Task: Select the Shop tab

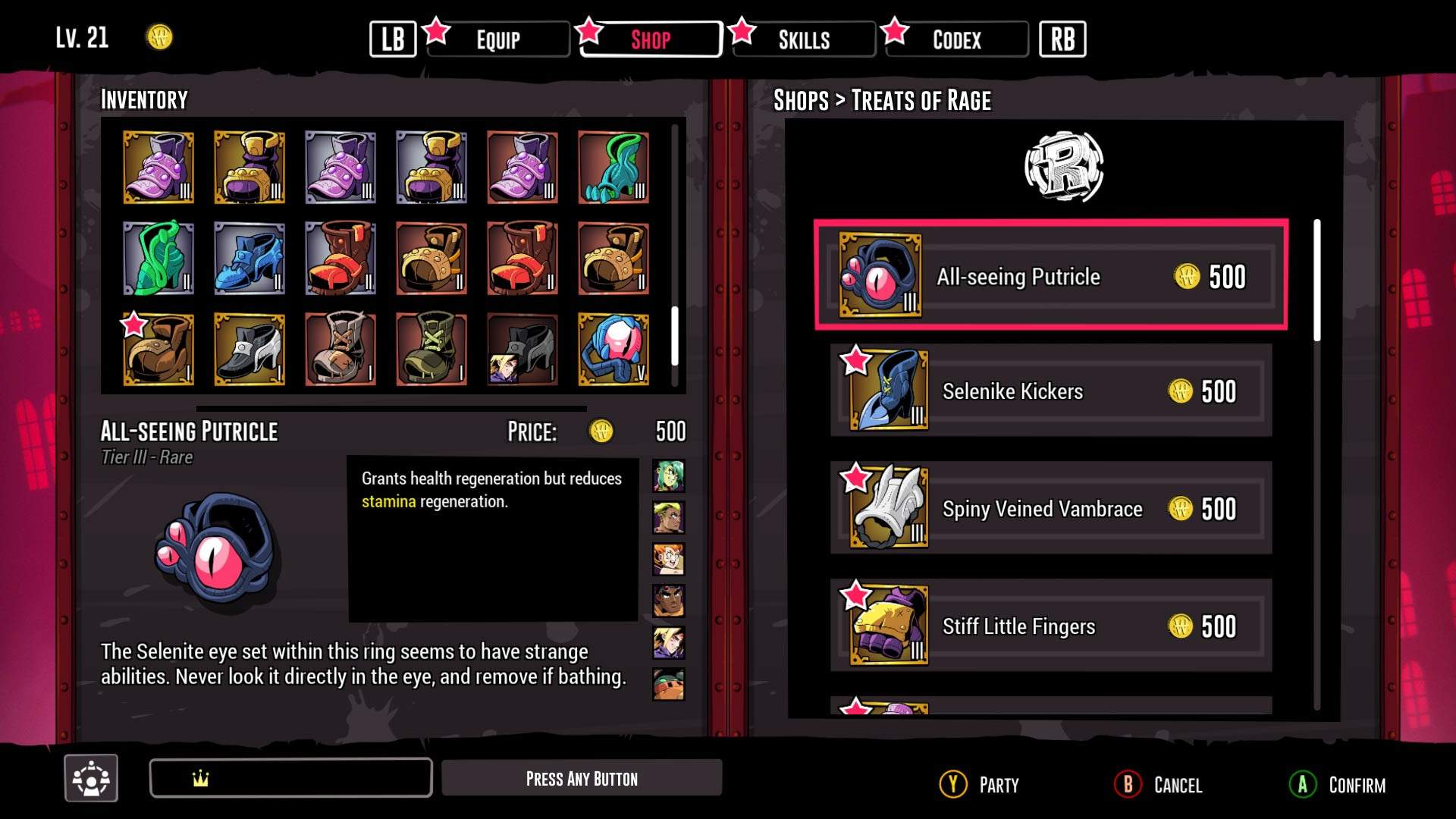Action: (651, 39)
